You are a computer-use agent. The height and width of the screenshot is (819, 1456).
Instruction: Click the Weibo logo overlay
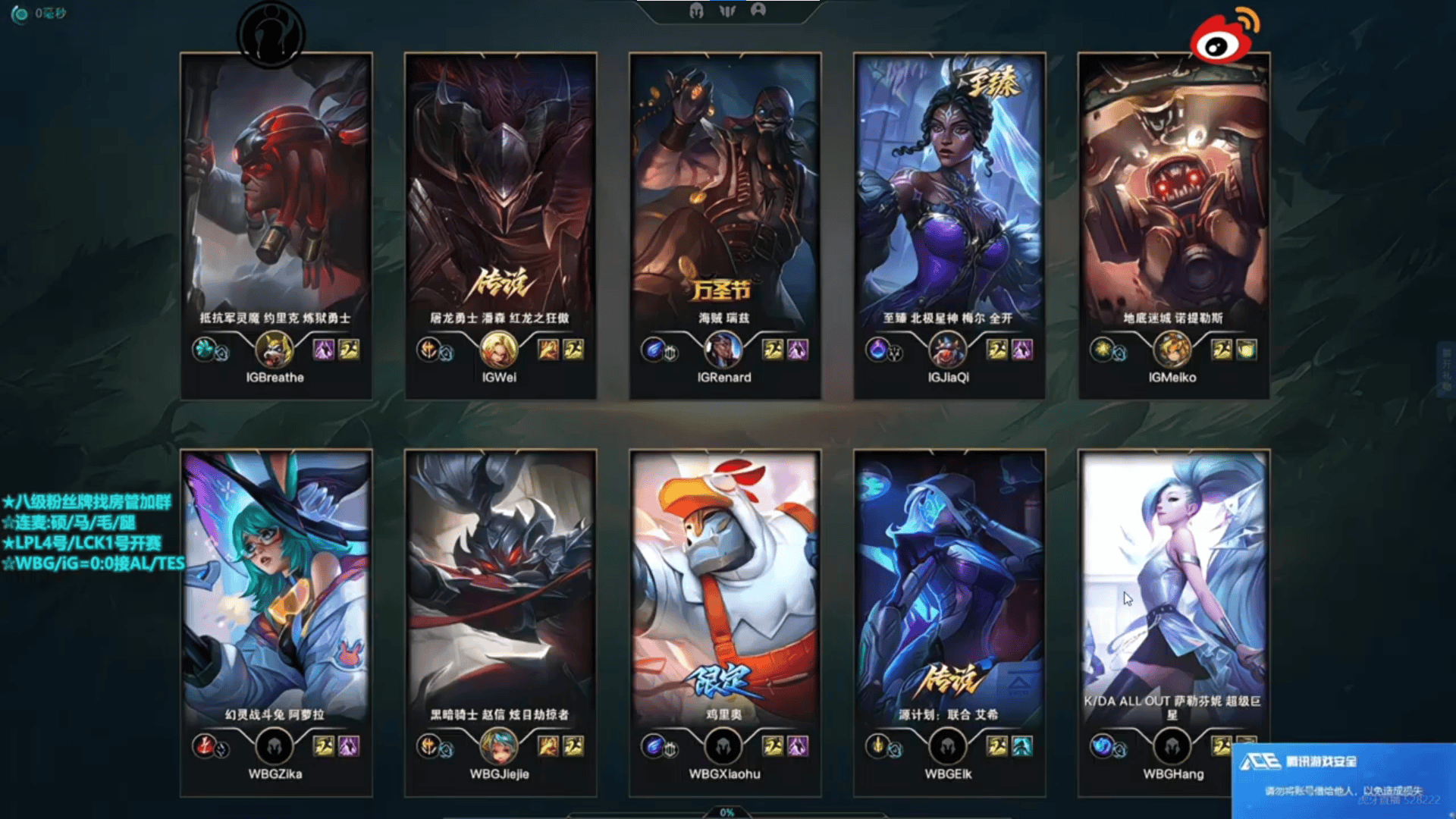pyautogui.click(x=1222, y=36)
